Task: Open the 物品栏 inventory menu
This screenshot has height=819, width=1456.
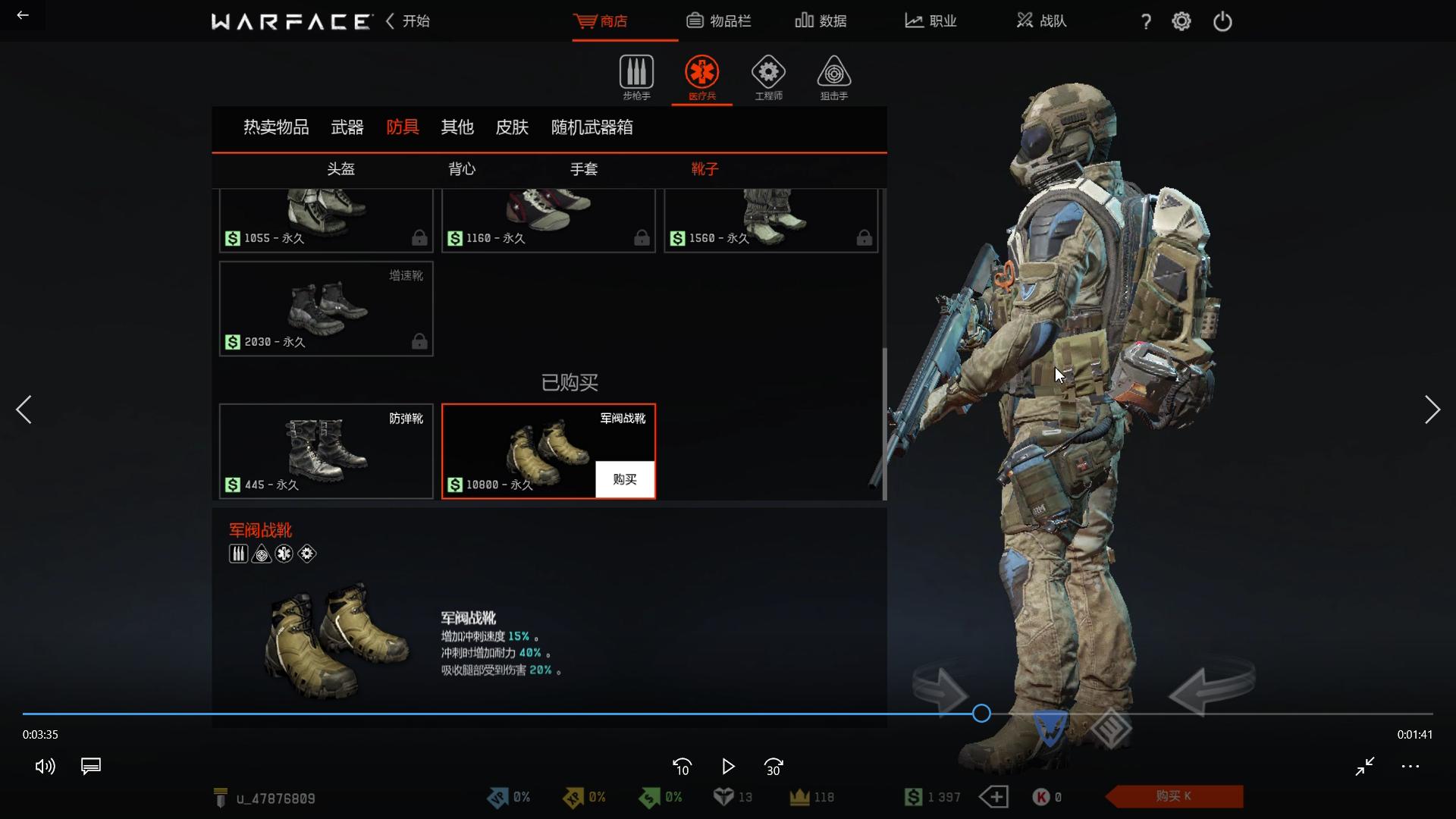Action: pyautogui.click(x=719, y=21)
